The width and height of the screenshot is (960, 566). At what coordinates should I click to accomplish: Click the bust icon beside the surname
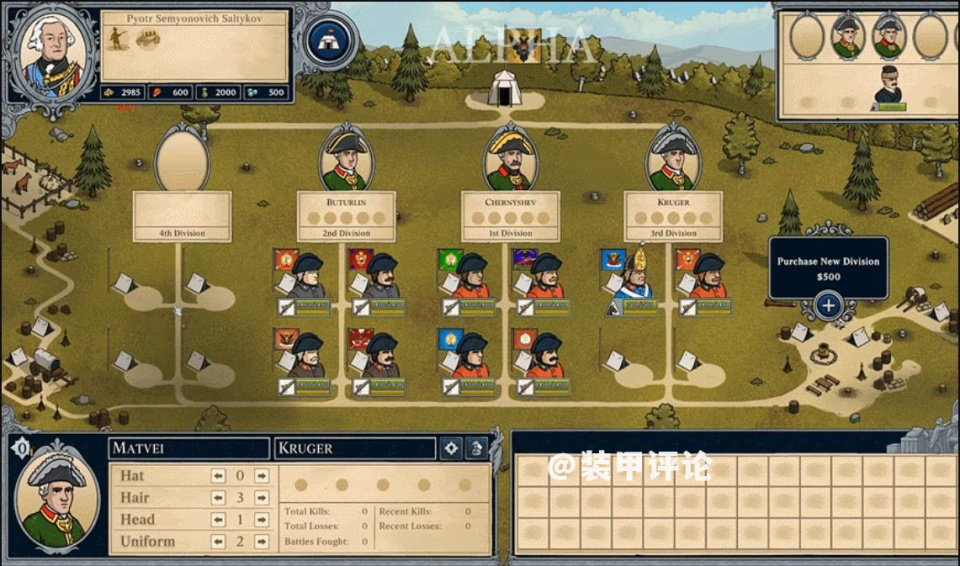pos(478,448)
